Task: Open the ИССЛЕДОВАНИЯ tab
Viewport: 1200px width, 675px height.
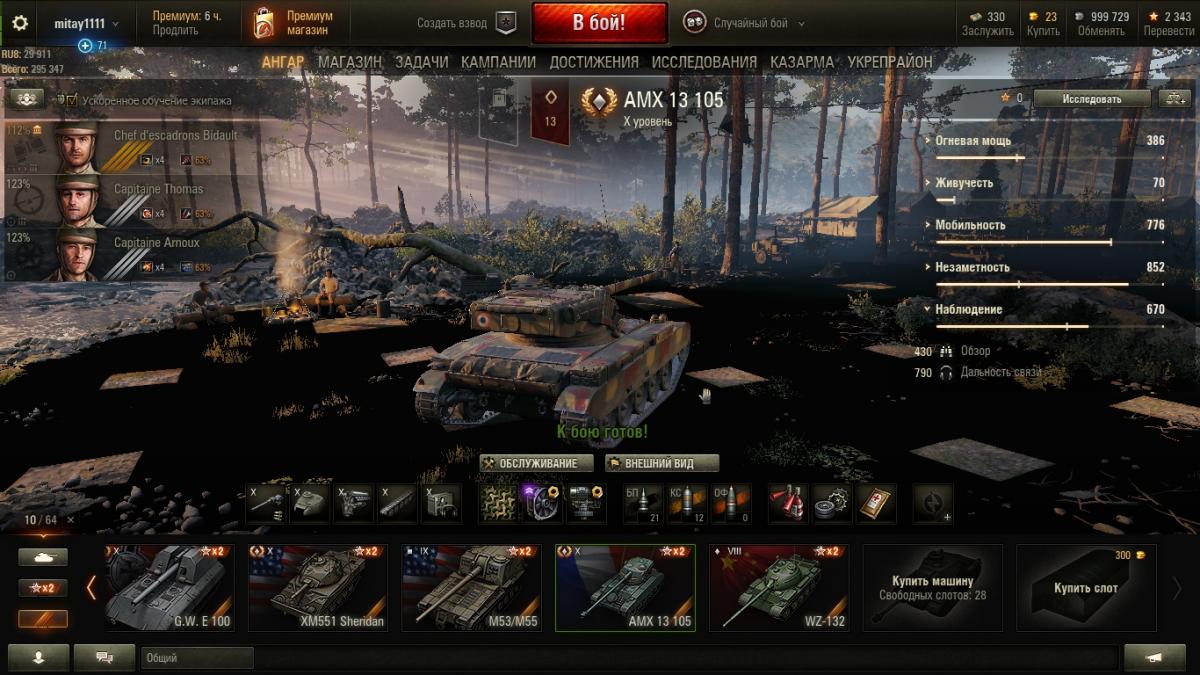Action: click(x=704, y=62)
